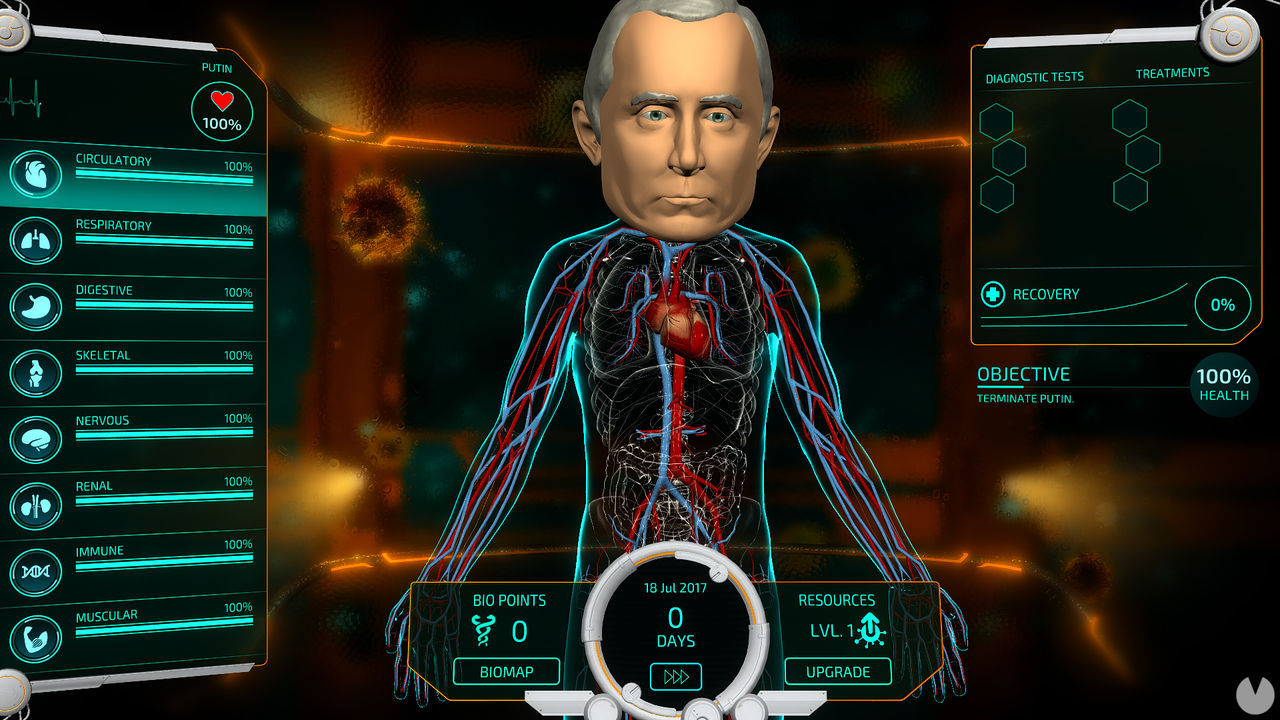Open the BIOMAP view
The image size is (1280, 720).
click(x=506, y=671)
